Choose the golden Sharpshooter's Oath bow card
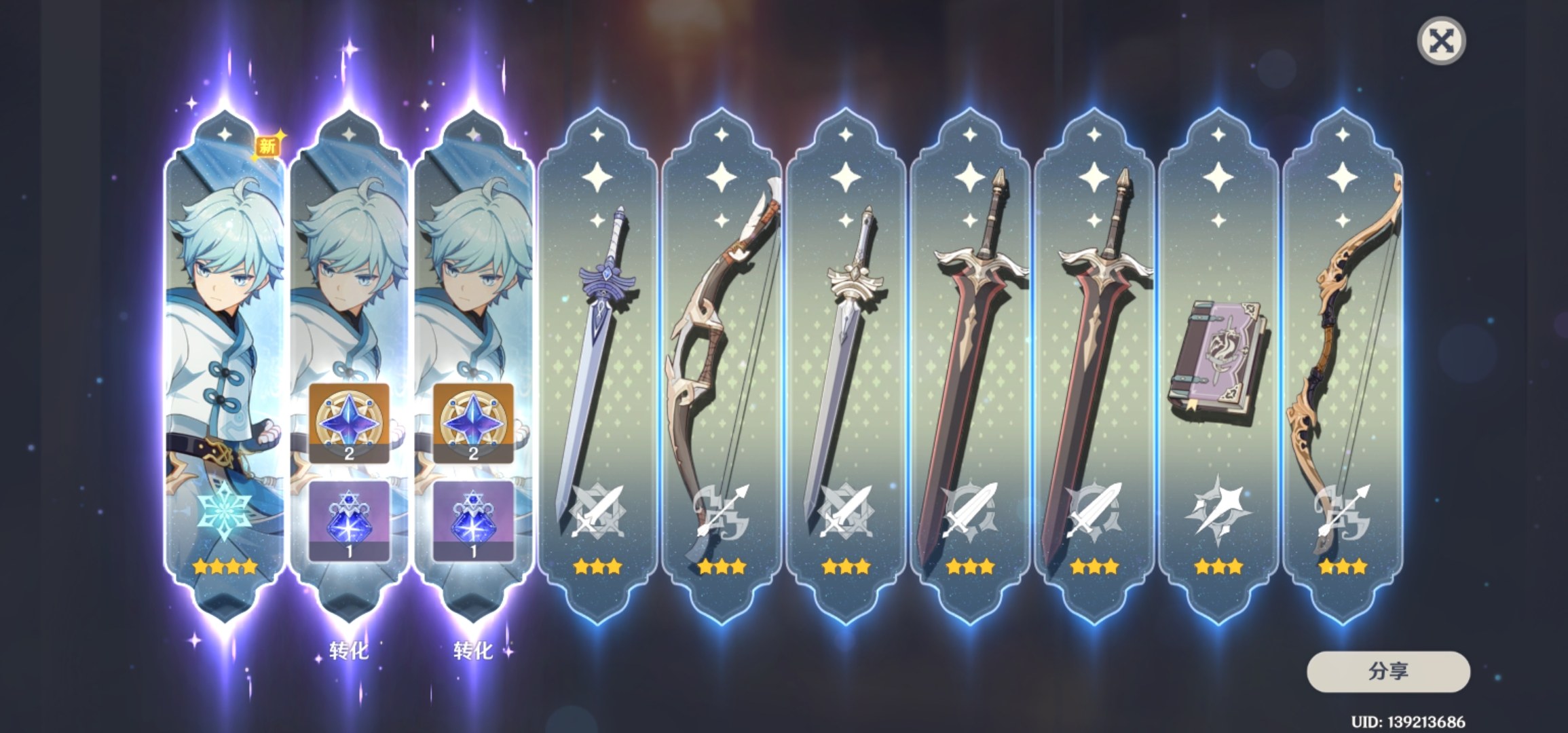 click(1343, 366)
